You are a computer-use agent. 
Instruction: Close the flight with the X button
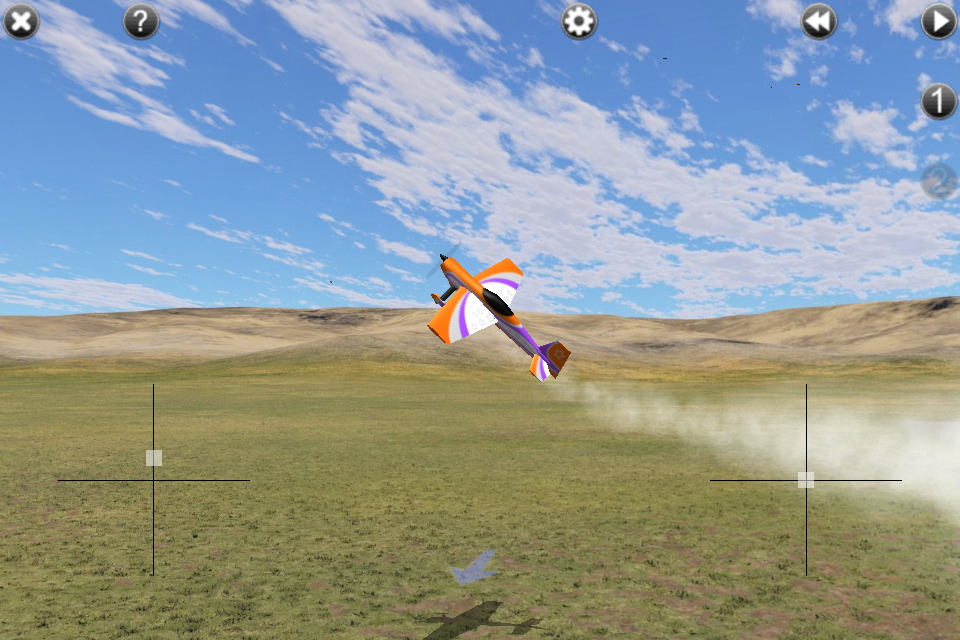21,21
